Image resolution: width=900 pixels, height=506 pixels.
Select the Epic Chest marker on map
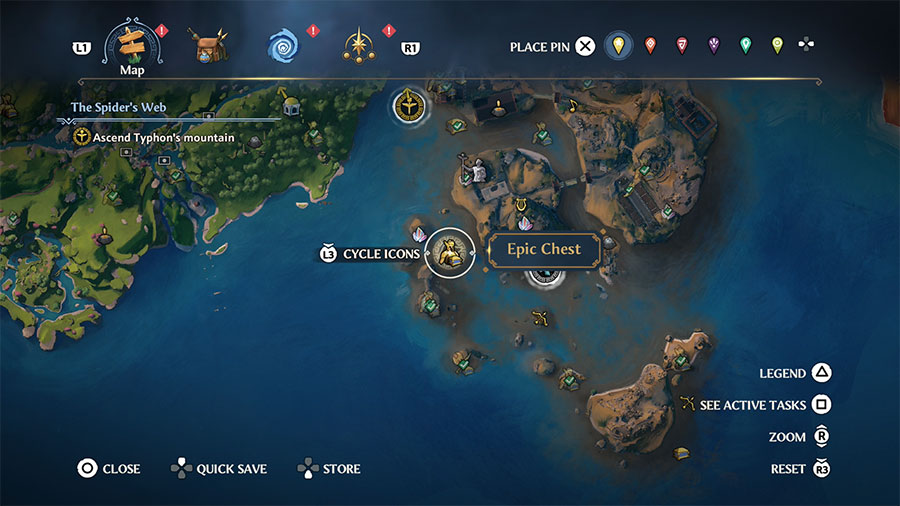point(449,252)
